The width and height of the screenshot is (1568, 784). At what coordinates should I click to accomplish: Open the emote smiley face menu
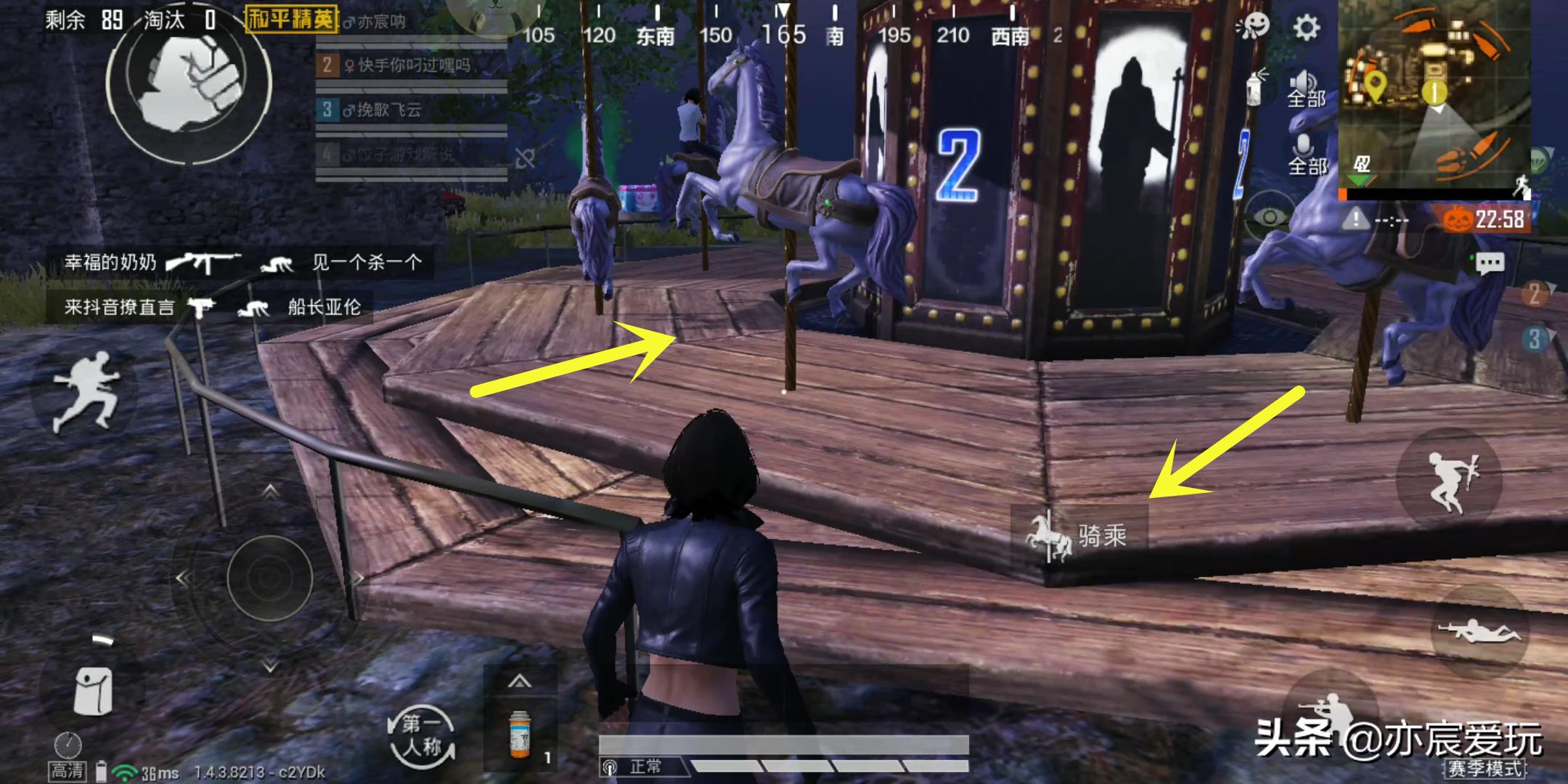1252,27
